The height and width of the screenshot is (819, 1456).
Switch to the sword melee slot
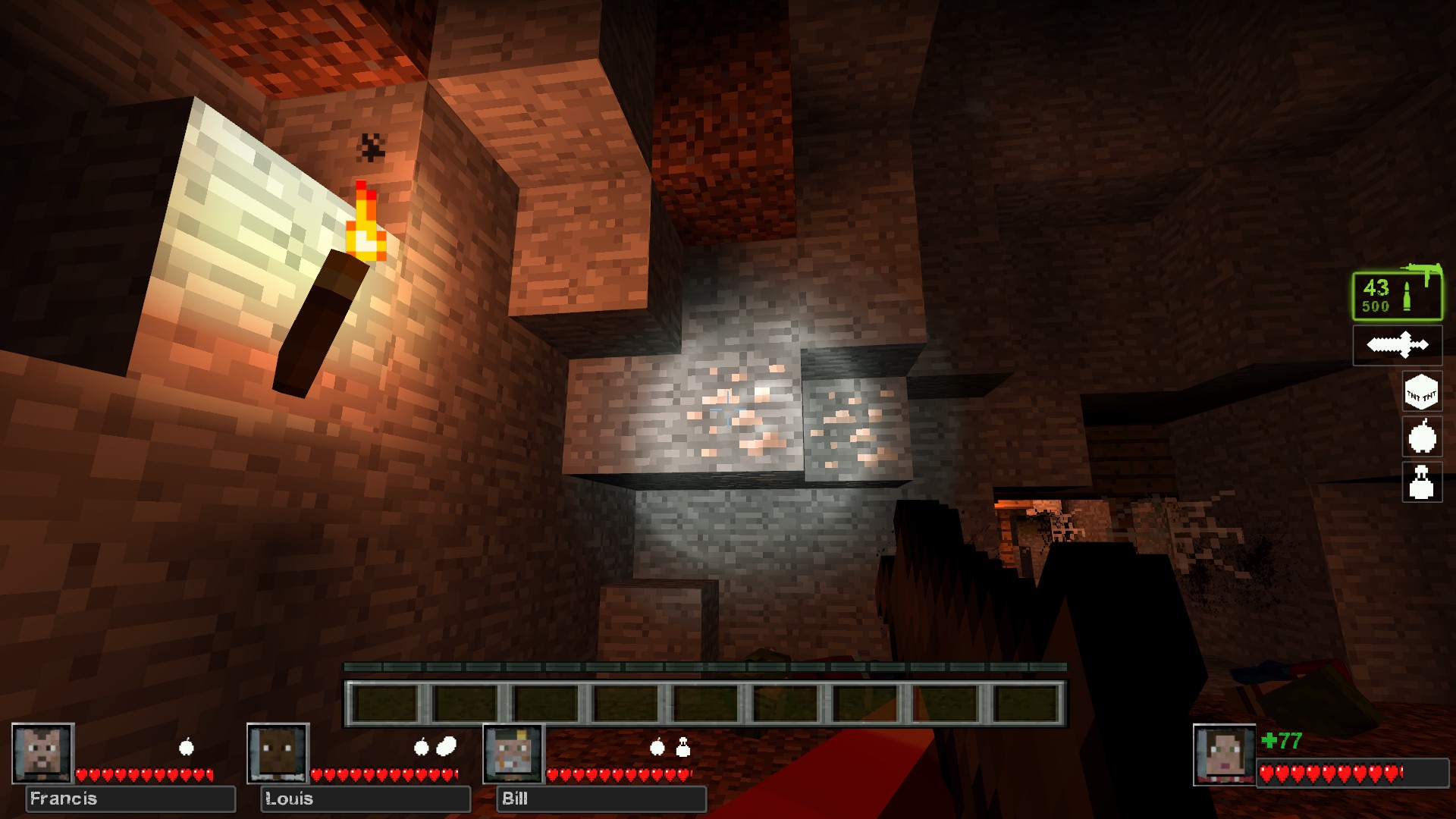pyautogui.click(x=1398, y=345)
